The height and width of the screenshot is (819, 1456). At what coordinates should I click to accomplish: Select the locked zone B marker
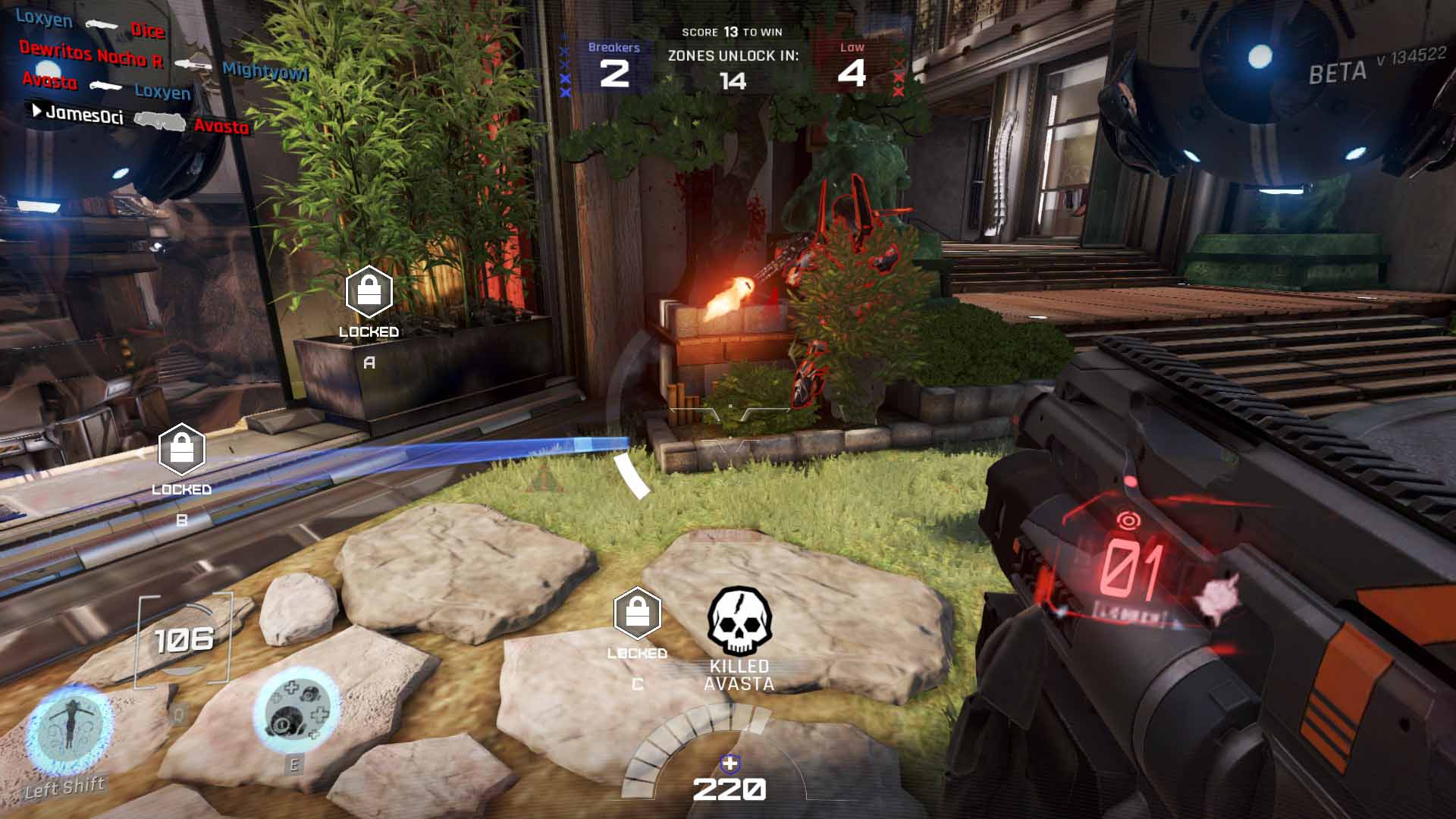coord(182,450)
